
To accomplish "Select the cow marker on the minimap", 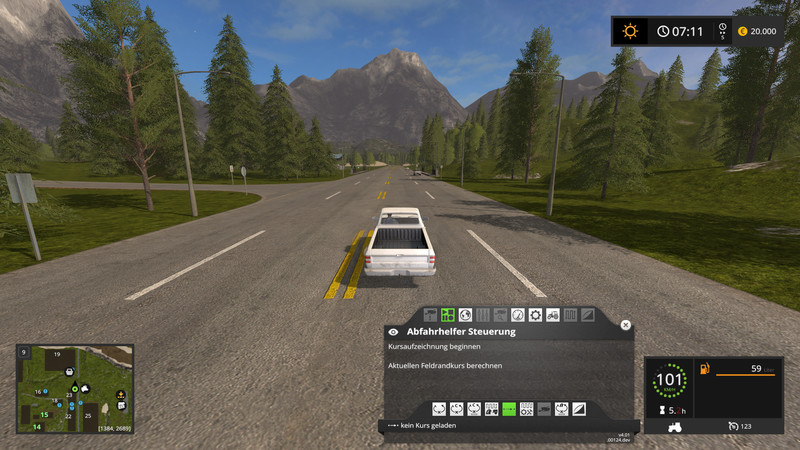I will 85,389.
